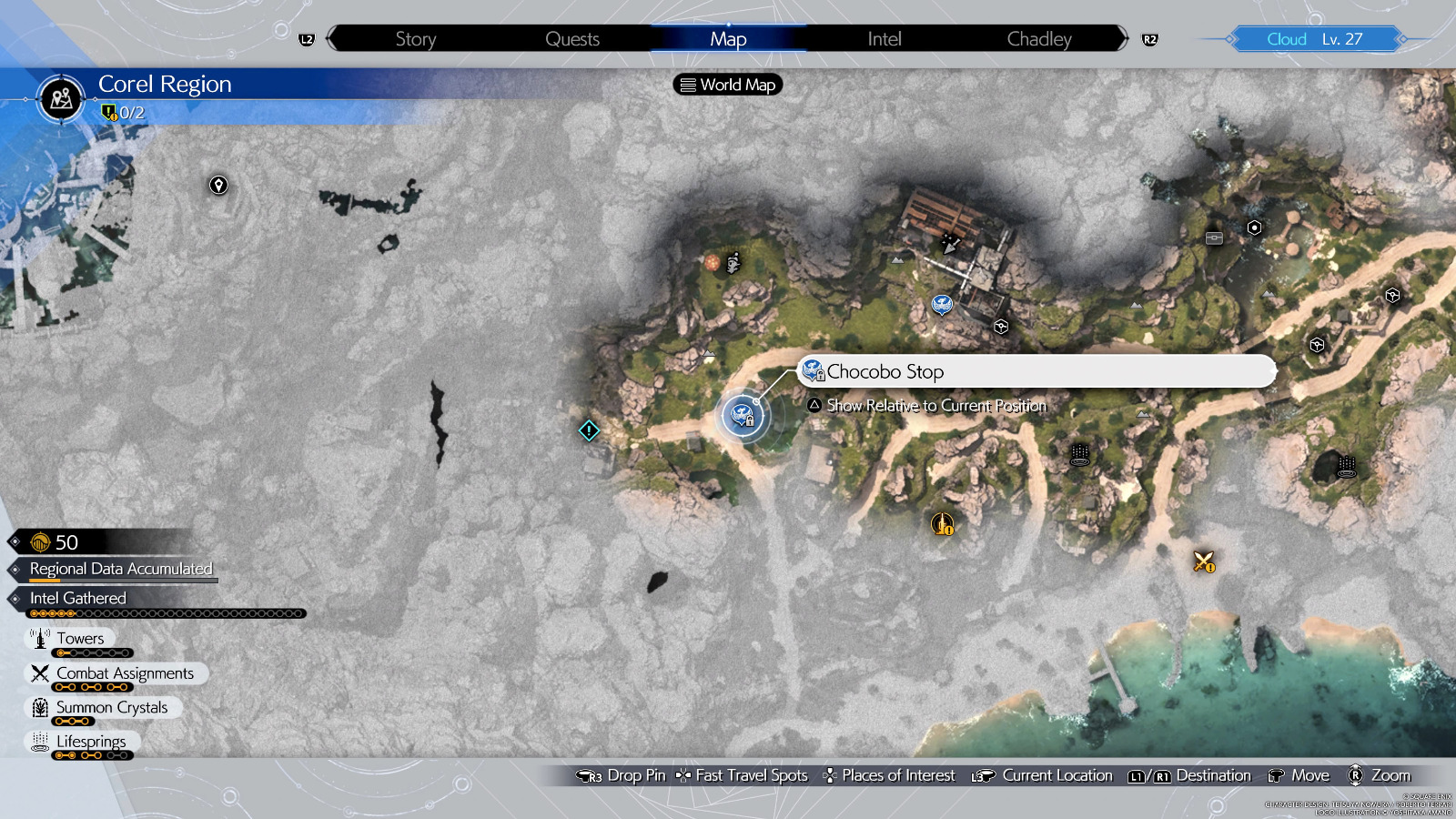The width and height of the screenshot is (1456, 819).
Task: Open the World Map view
Action: coord(728,85)
